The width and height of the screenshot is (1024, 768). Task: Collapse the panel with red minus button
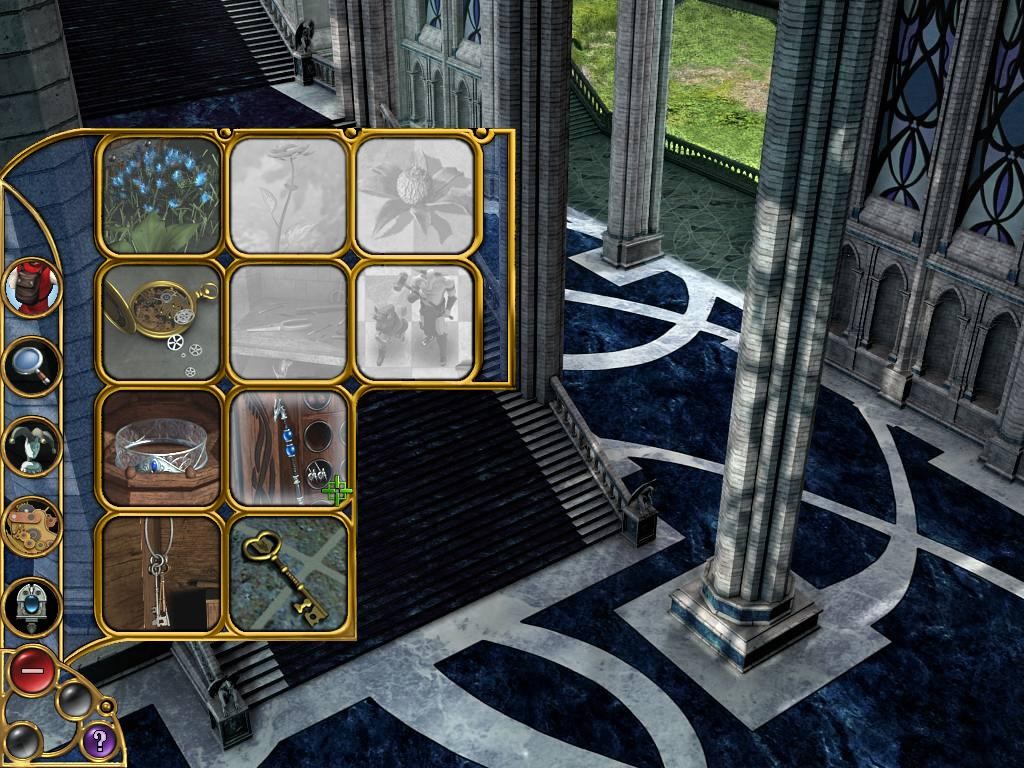[32, 671]
